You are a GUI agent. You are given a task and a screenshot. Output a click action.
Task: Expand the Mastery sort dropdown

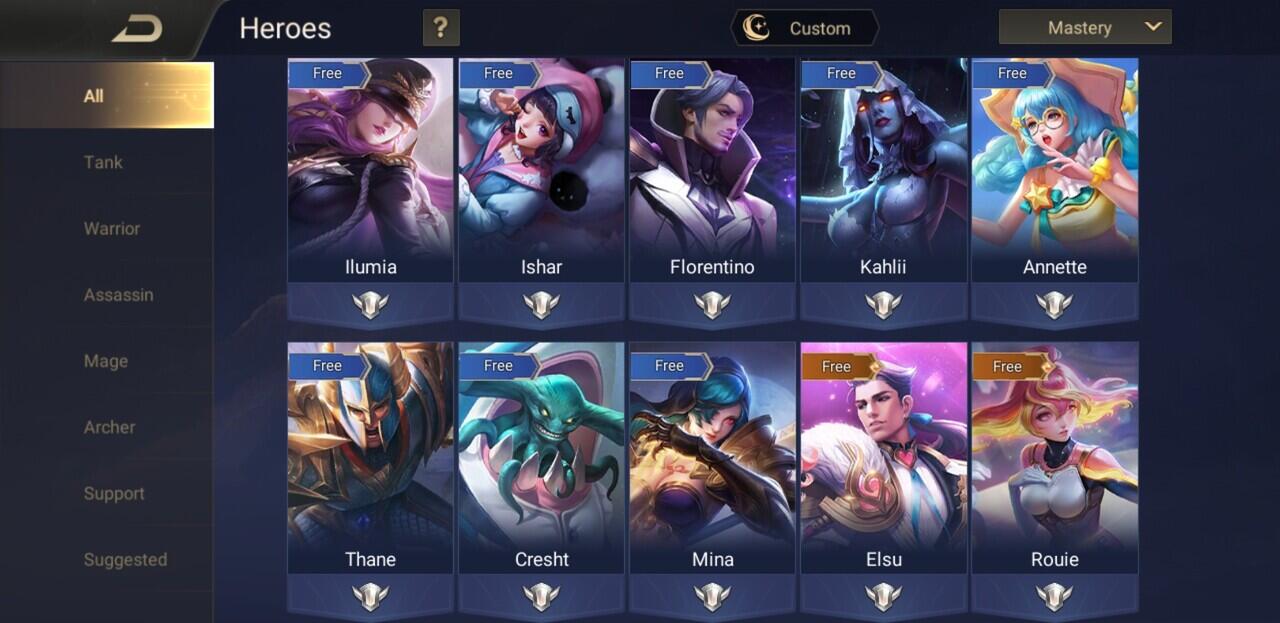click(1084, 28)
